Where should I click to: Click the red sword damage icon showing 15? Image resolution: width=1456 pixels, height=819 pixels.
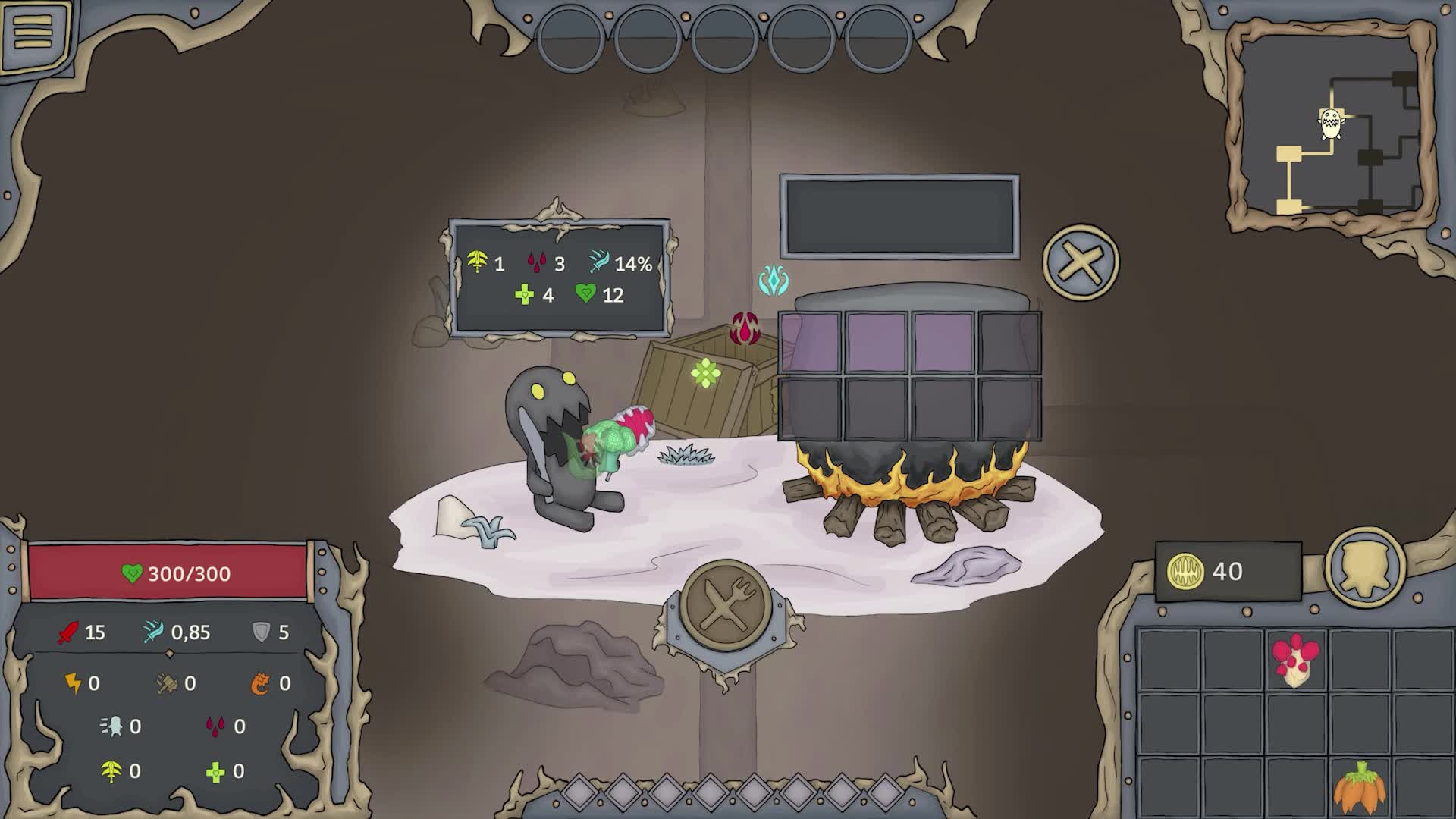[66, 632]
